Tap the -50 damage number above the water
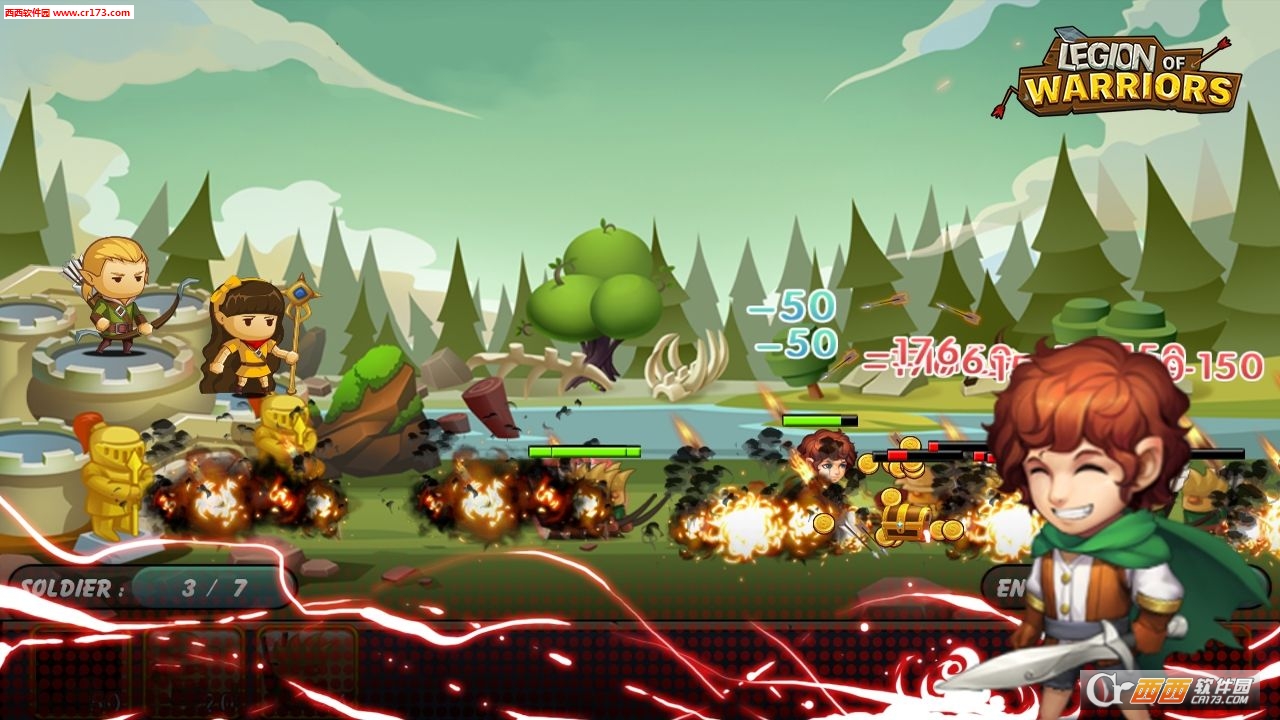The width and height of the screenshot is (1280, 720). 790,310
